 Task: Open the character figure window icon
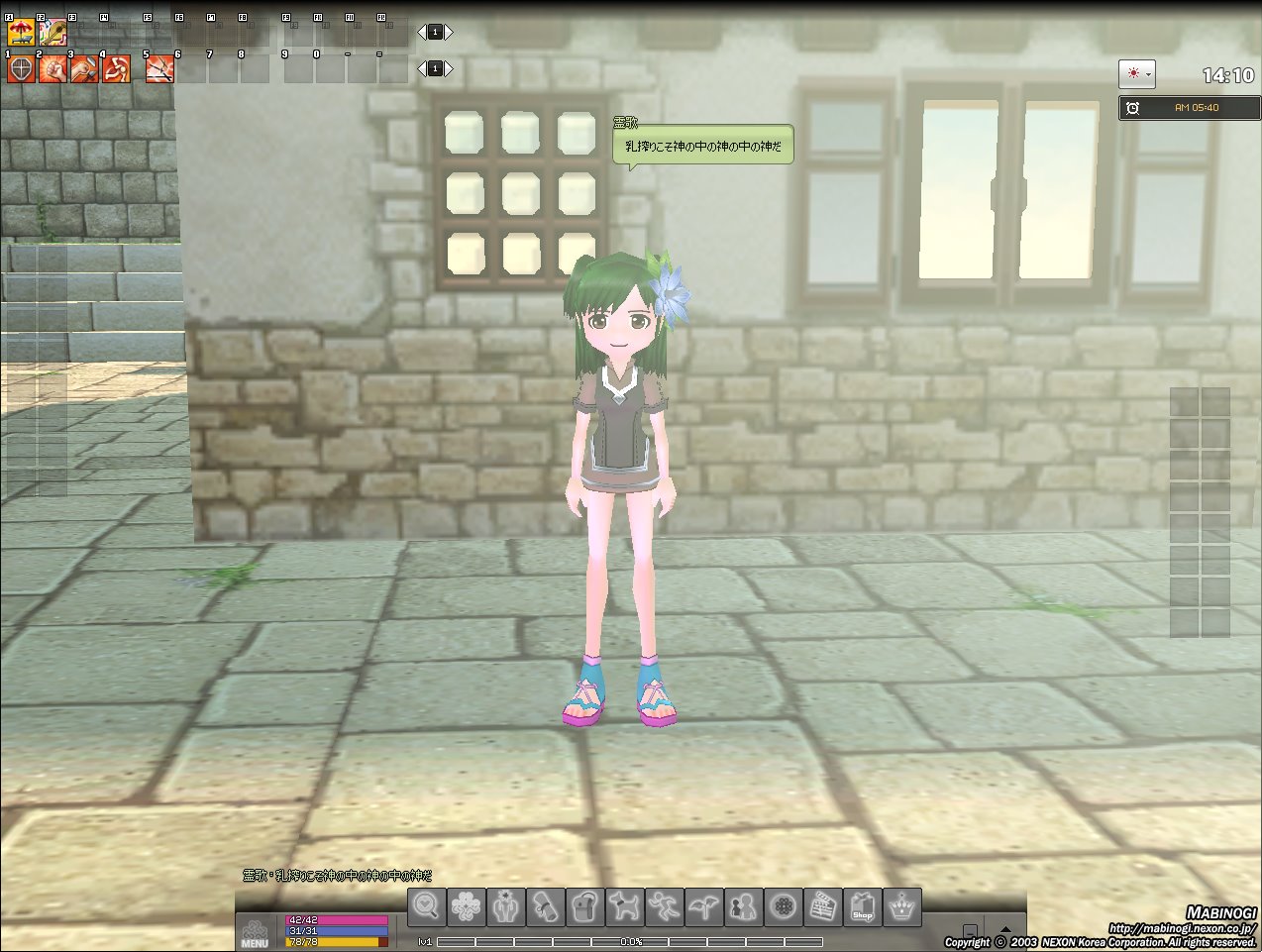pos(506,906)
